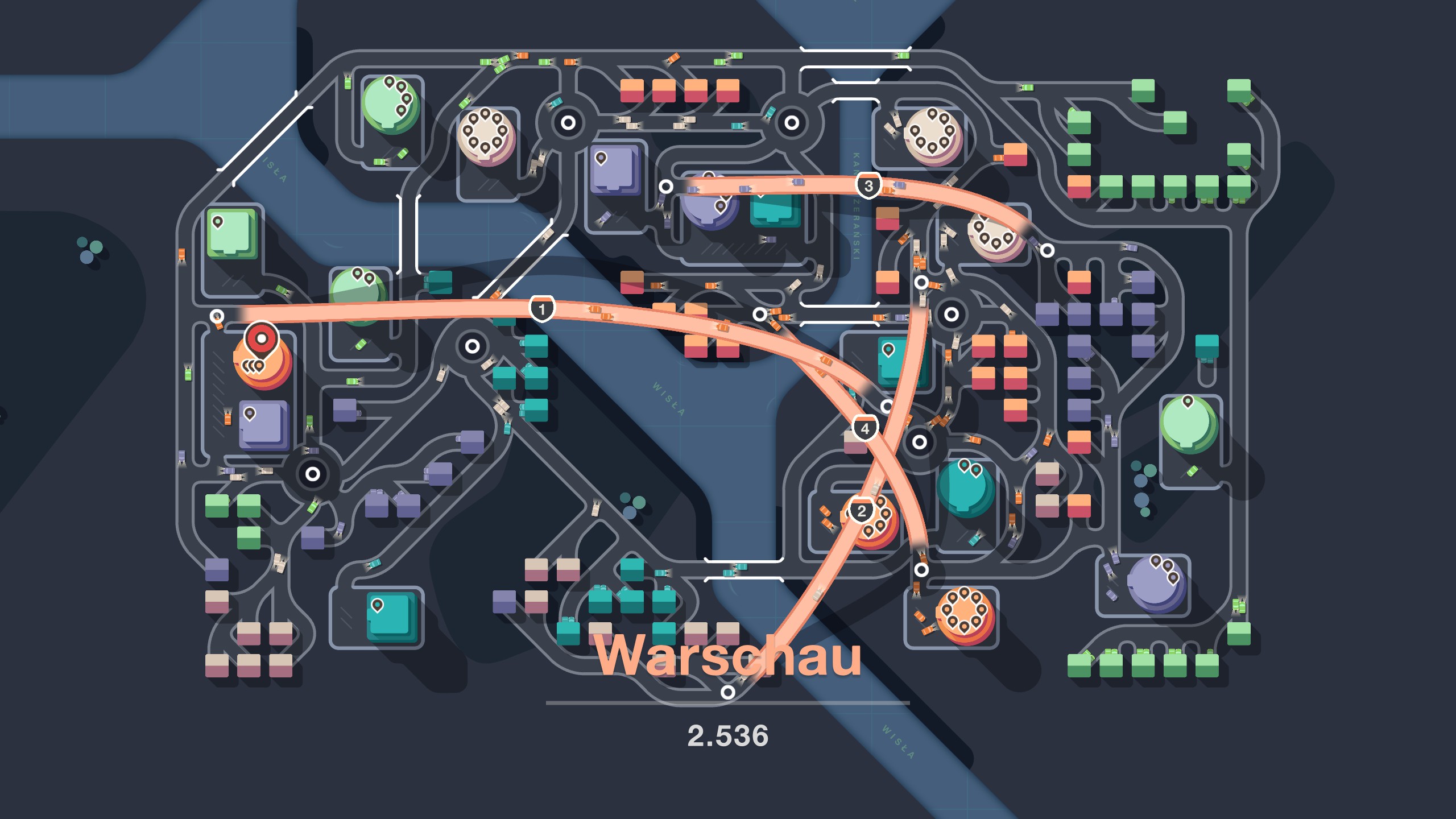This screenshot has width=1456, height=819.
Task: Click the motorway badge numbered 2
Action: 861,510
